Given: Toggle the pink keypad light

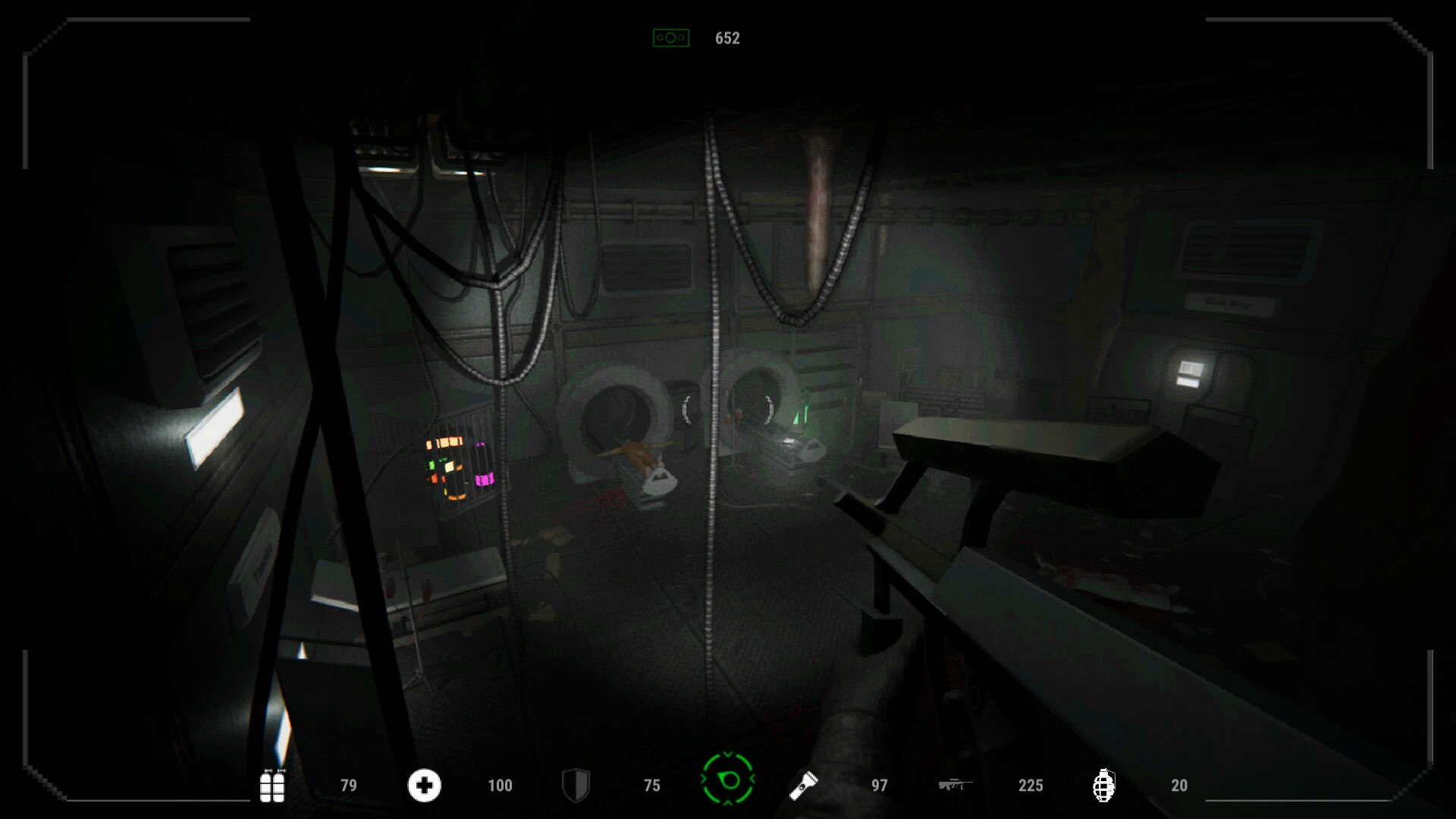Looking at the screenshot, I should pyautogui.click(x=483, y=479).
